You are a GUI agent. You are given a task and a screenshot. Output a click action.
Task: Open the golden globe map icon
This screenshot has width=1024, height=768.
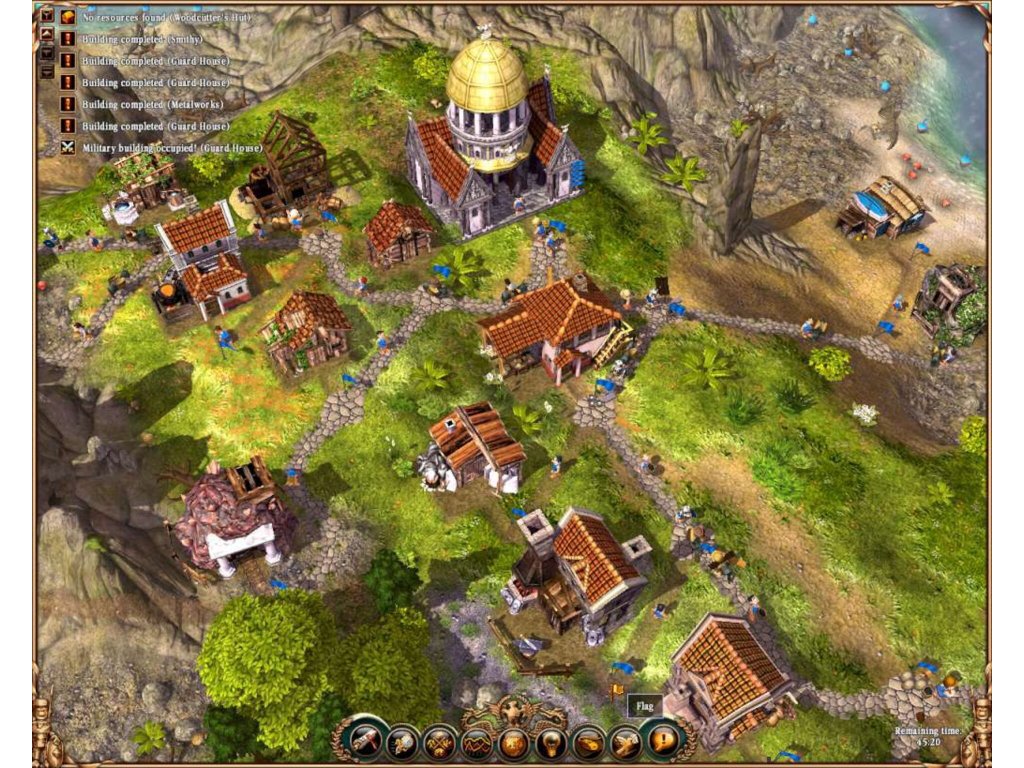click(x=514, y=742)
